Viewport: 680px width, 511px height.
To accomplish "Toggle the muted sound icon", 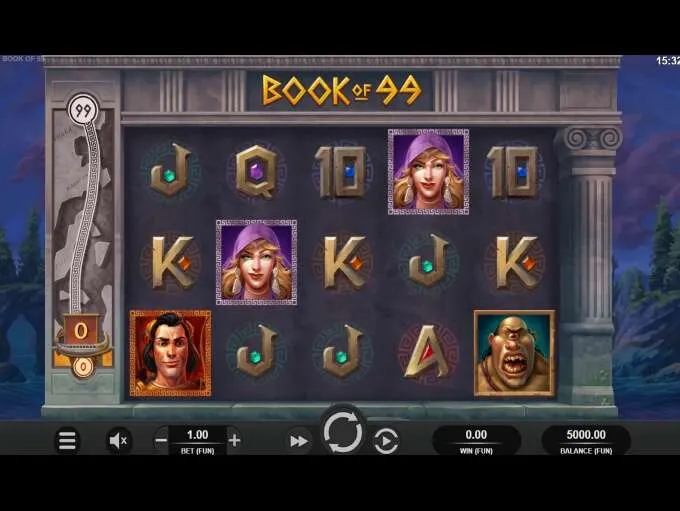I will pyautogui.click(x=119, y=440).
